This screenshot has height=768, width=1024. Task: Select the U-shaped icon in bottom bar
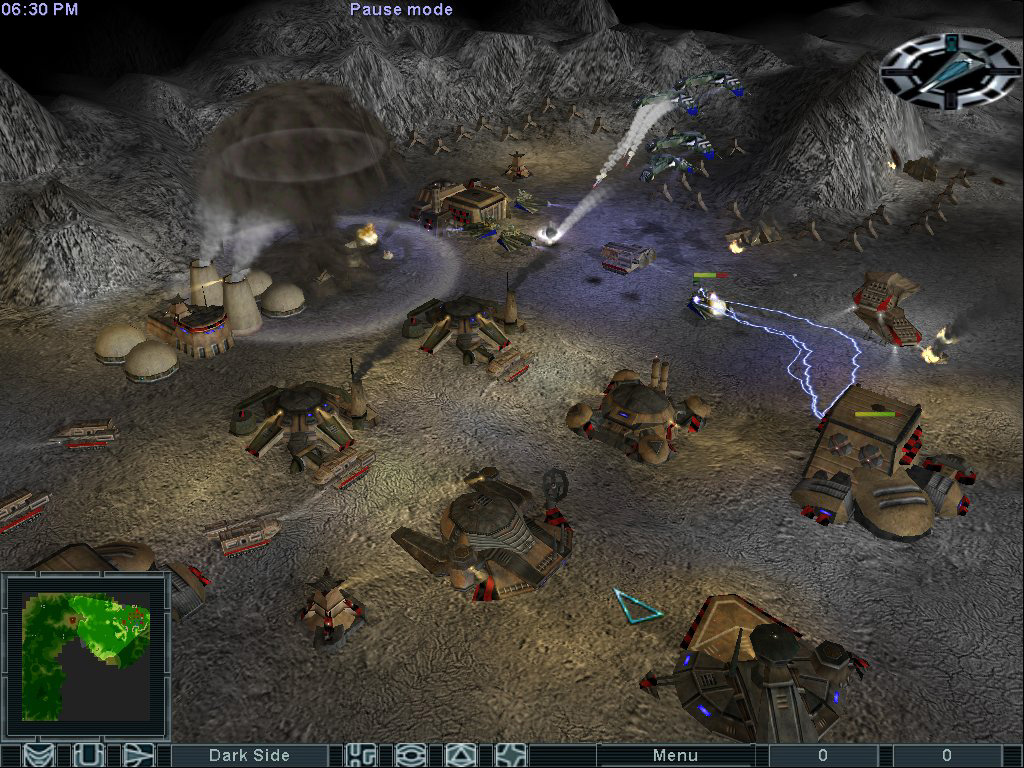(x=88, y=756)
